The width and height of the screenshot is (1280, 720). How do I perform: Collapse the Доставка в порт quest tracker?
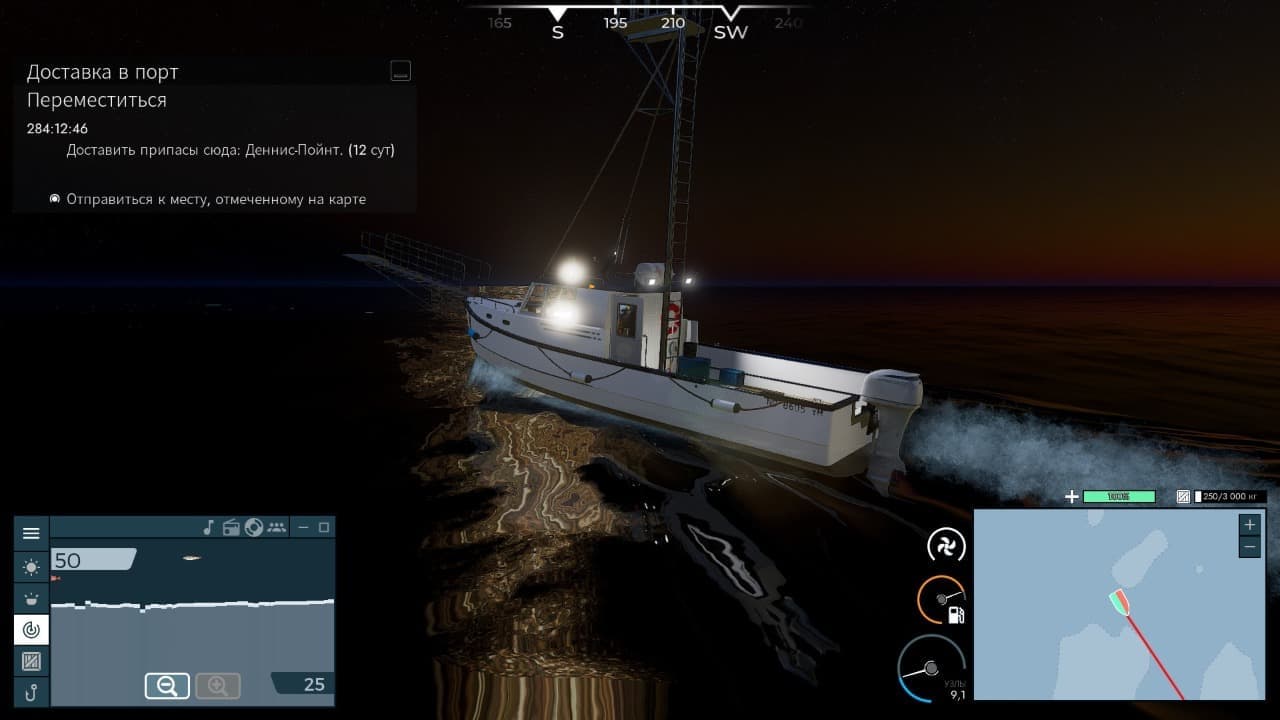400,71
